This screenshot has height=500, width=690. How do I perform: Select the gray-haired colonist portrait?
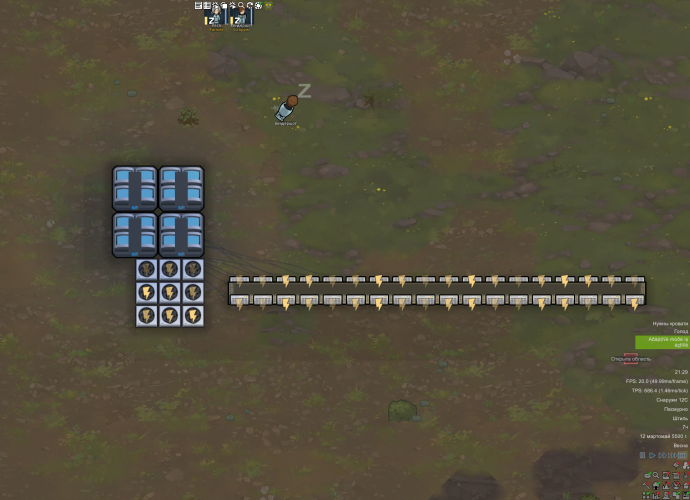pos(214,19)
